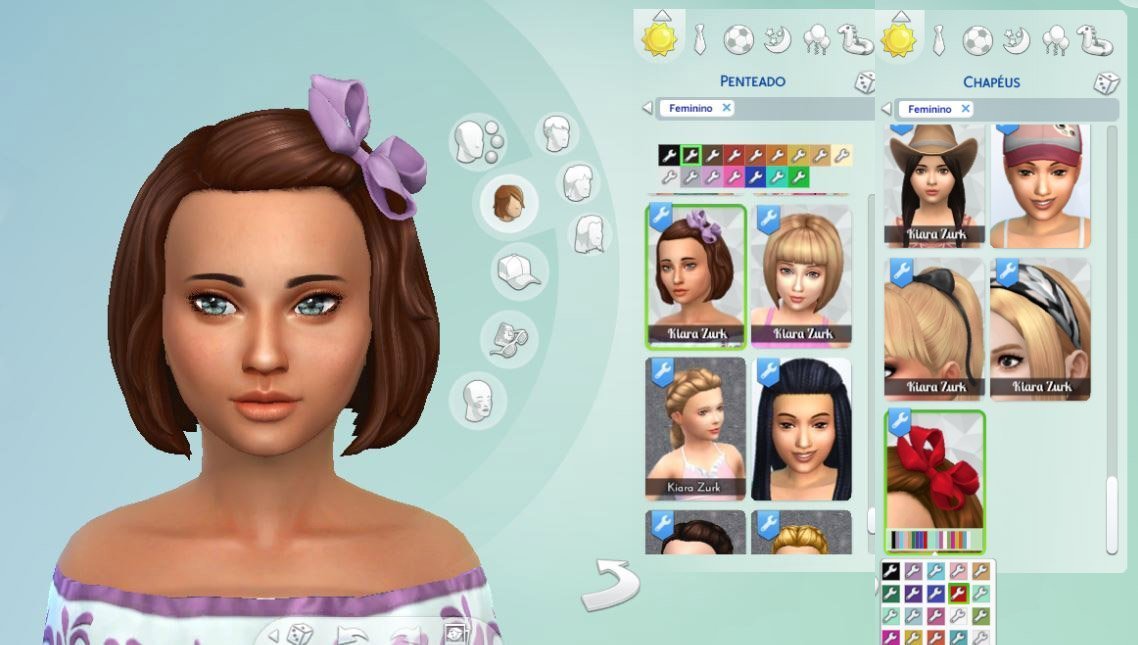Switch to the sleepwear moon outfit tab
Screen dimensions: 1138x645
[777, 40]
